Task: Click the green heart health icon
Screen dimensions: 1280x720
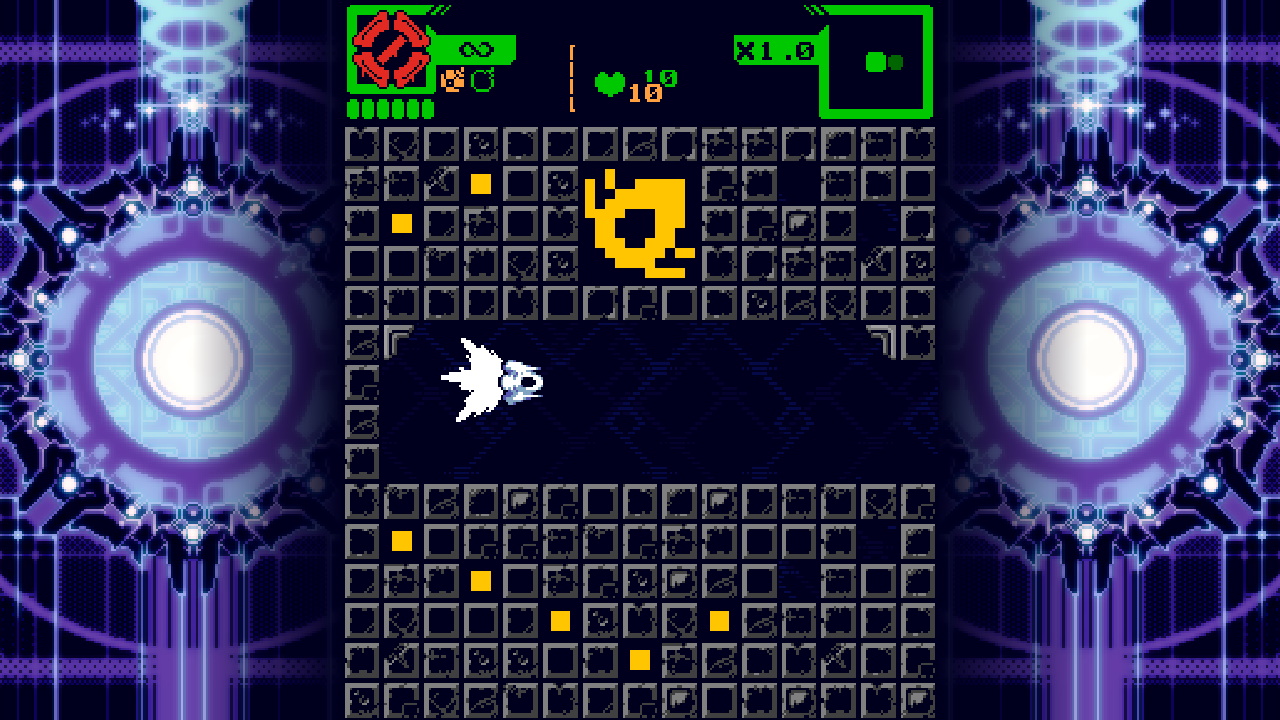Action: point(611,82)
